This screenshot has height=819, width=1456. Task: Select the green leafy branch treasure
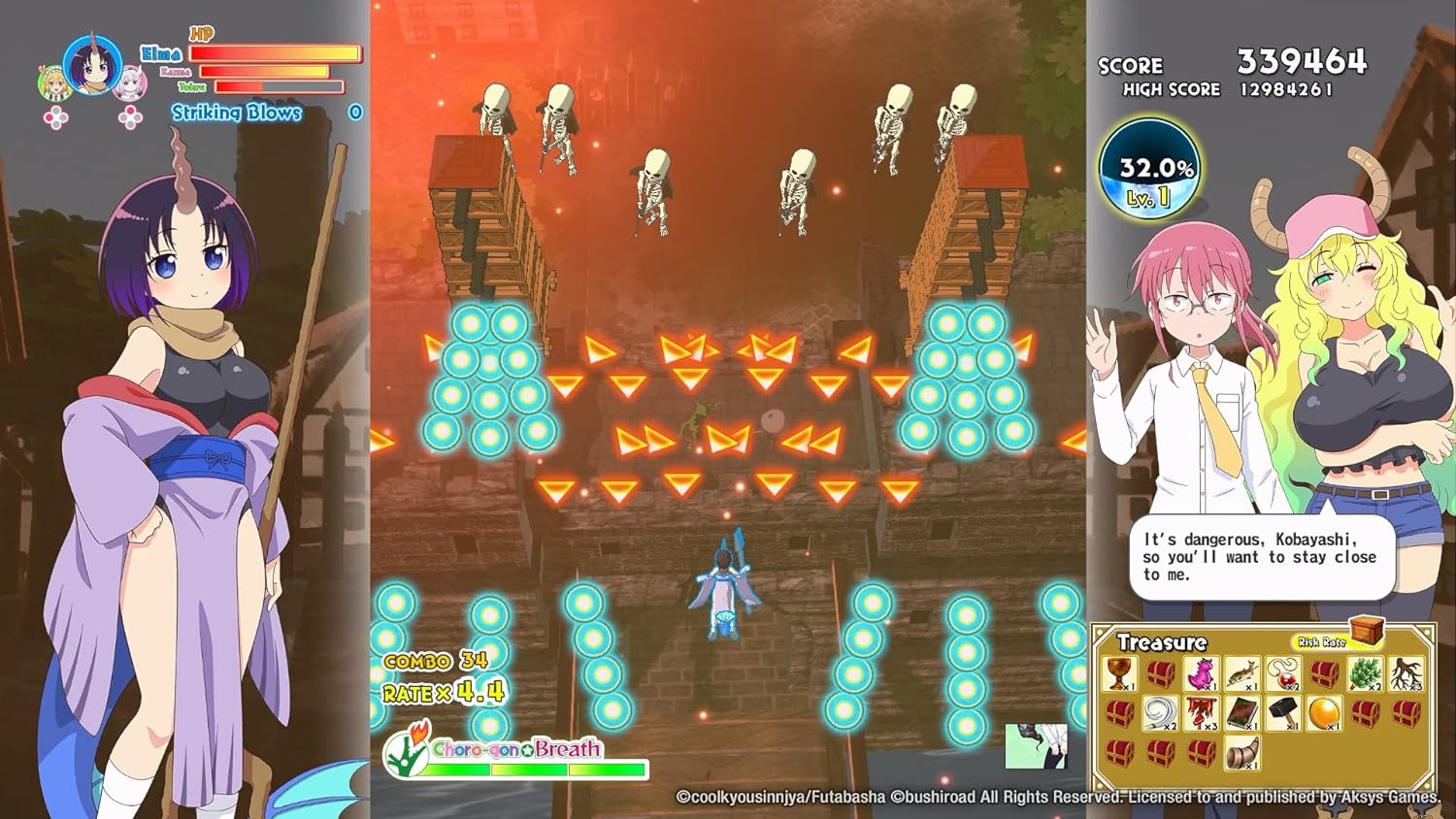point(1365,672)
